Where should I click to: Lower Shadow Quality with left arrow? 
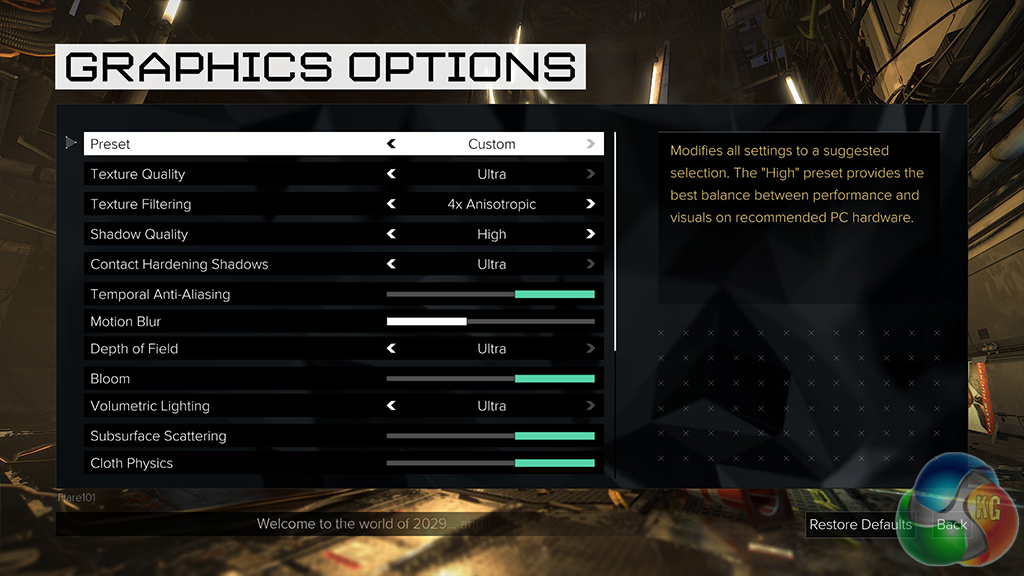pyautogui.click(x=392, y=234)
